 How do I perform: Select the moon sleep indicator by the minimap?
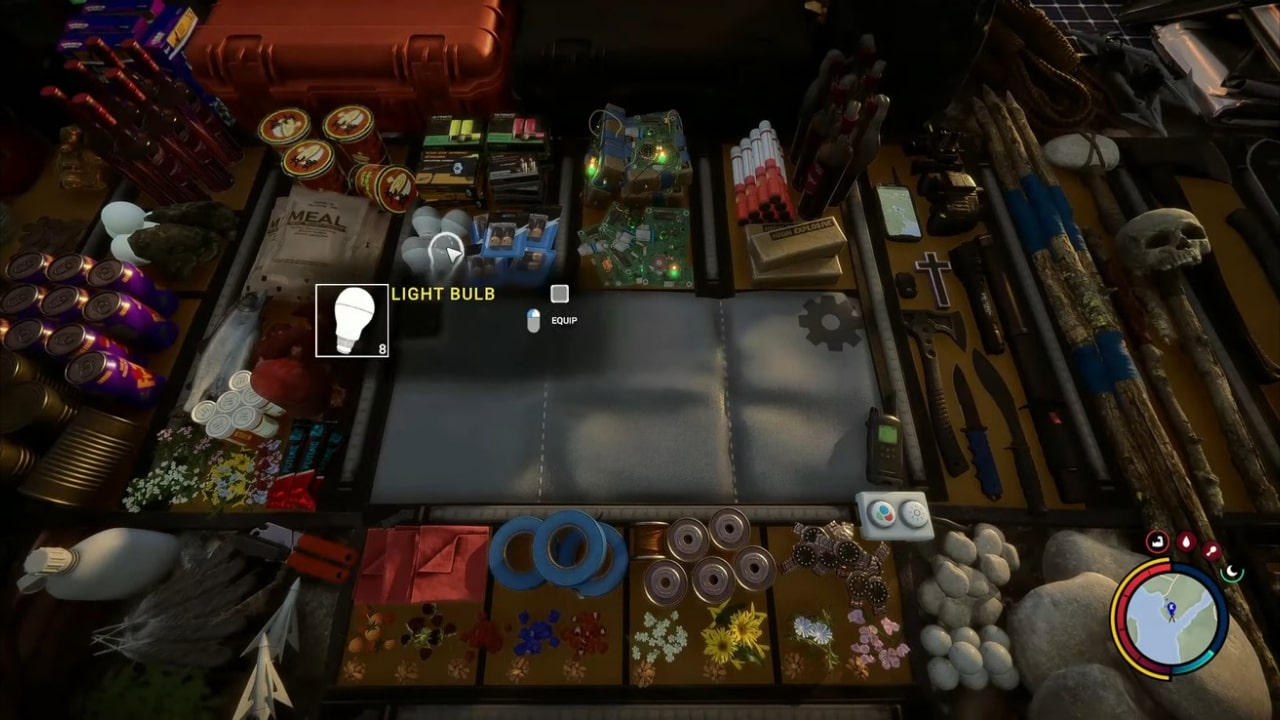(x=1230, y=572)
